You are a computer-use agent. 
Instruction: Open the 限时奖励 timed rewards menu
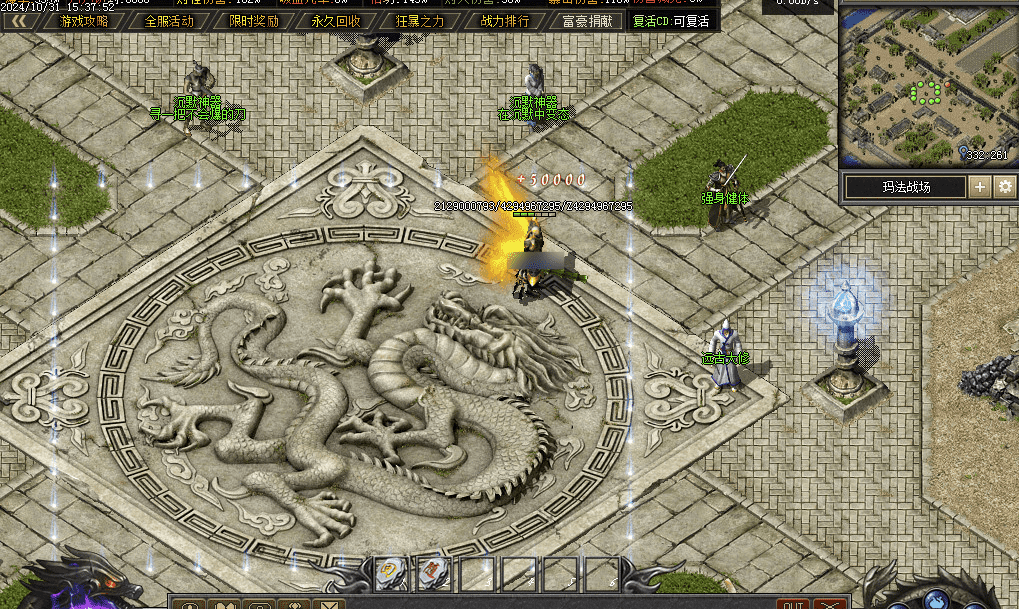[x=253, y=21]
